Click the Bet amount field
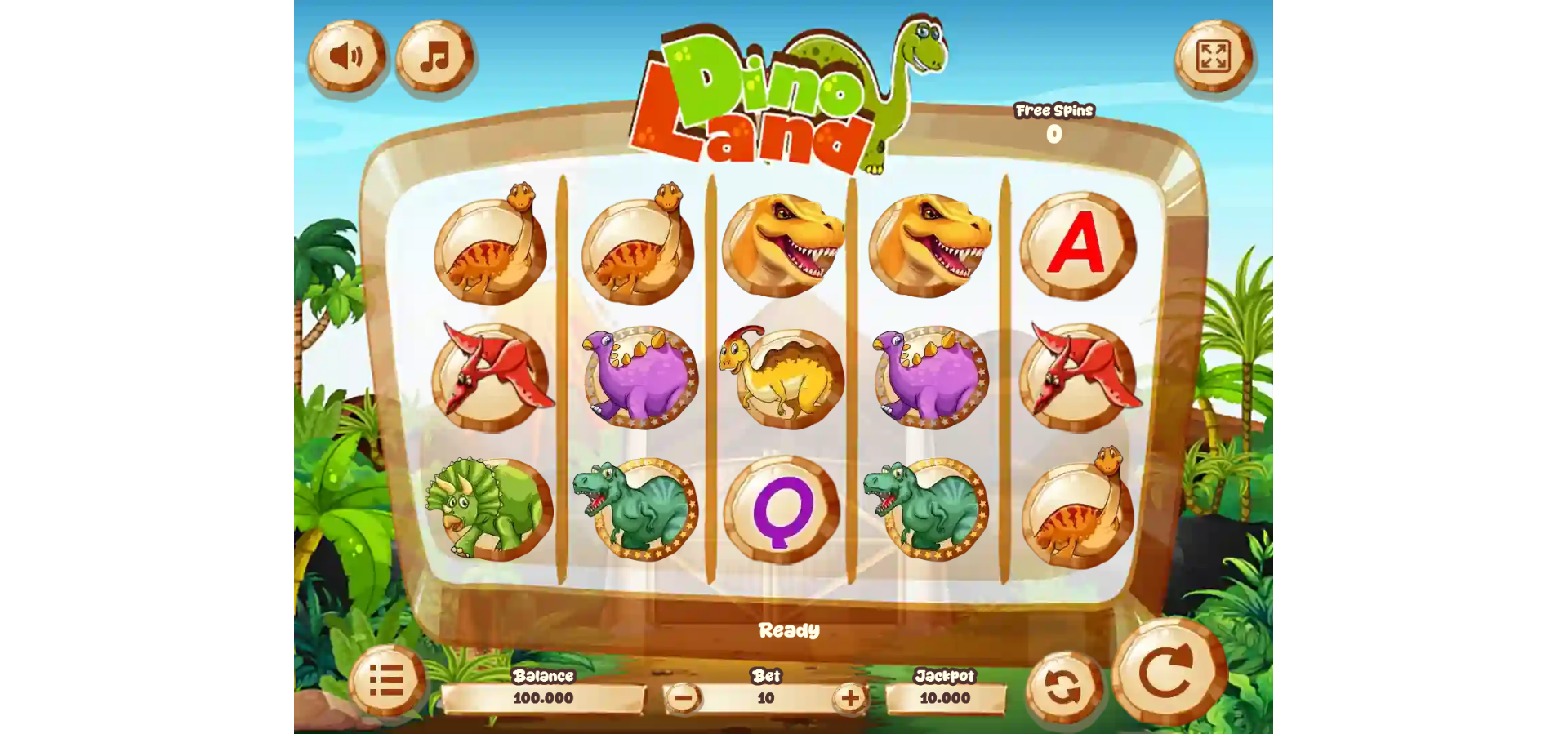The width and height of the screenshot is (1568, 734). click(x=768, y=699)
